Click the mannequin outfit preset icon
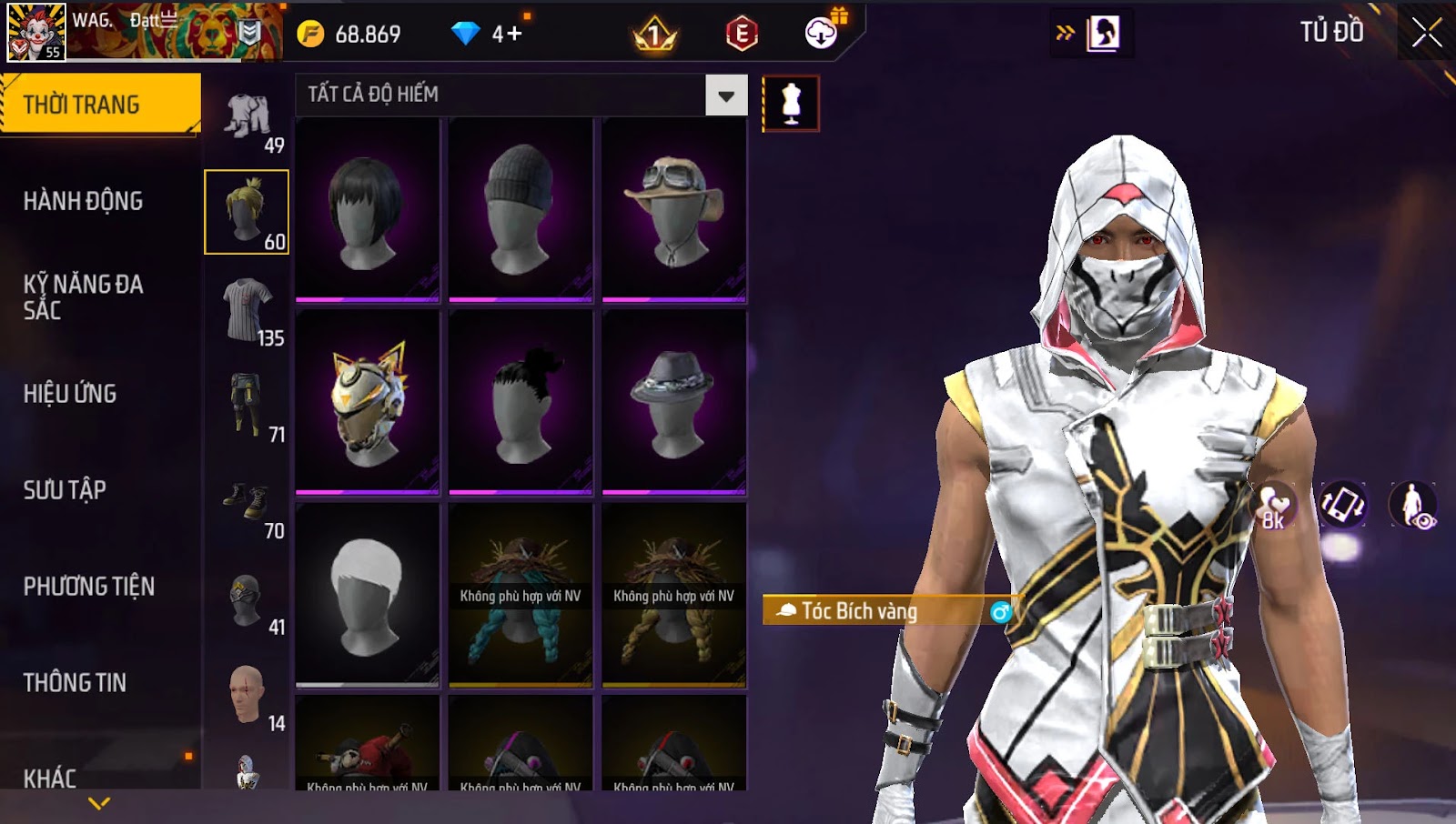Image resolution: width=1456 pixels, height=824 pixels. tap(791, 104)
